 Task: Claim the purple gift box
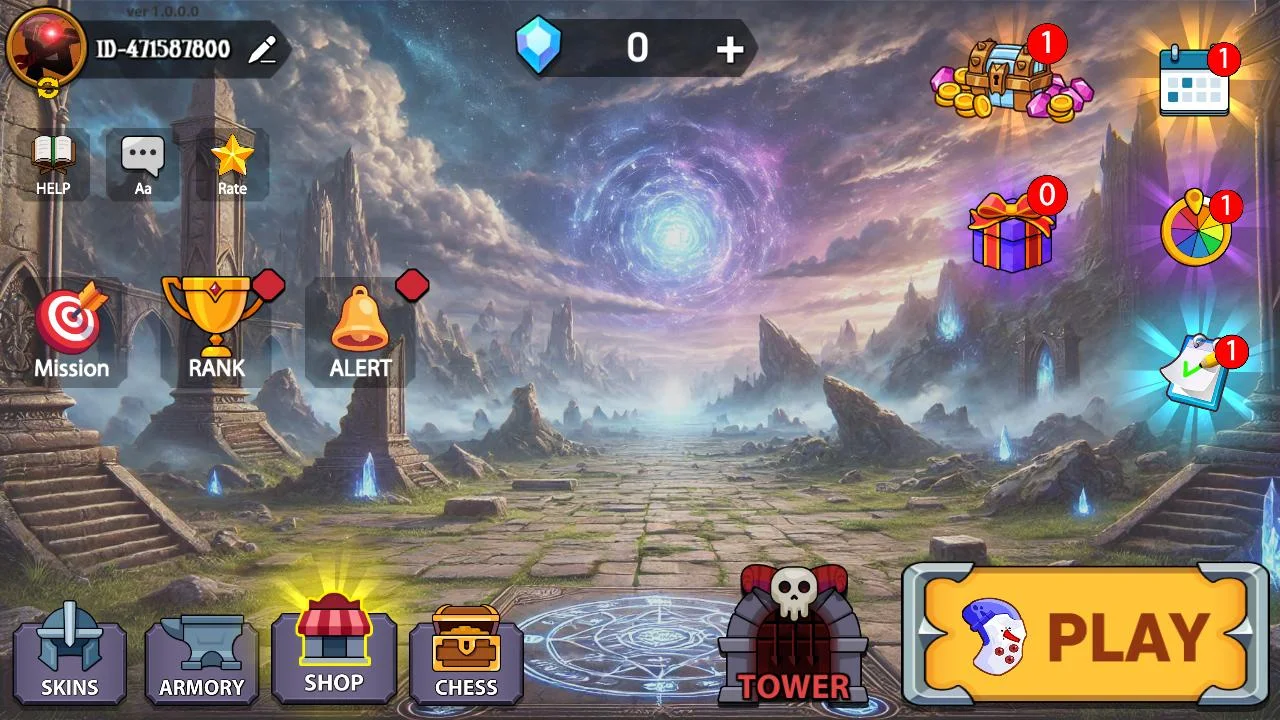click(1011, 233)
